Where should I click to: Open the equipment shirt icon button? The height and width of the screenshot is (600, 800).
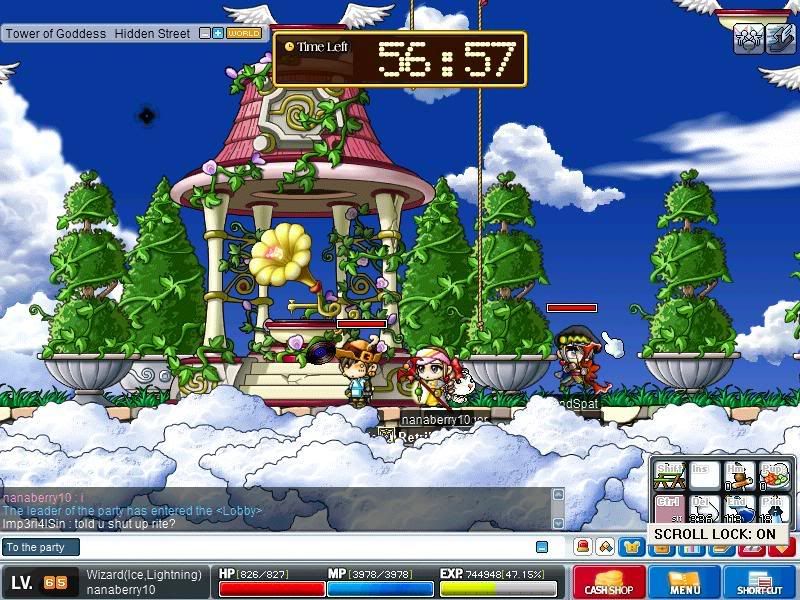631,547
